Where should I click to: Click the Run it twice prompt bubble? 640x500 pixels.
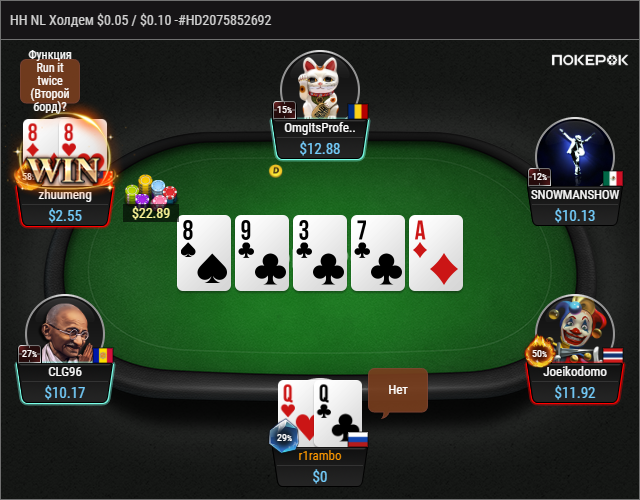(49, 80)
